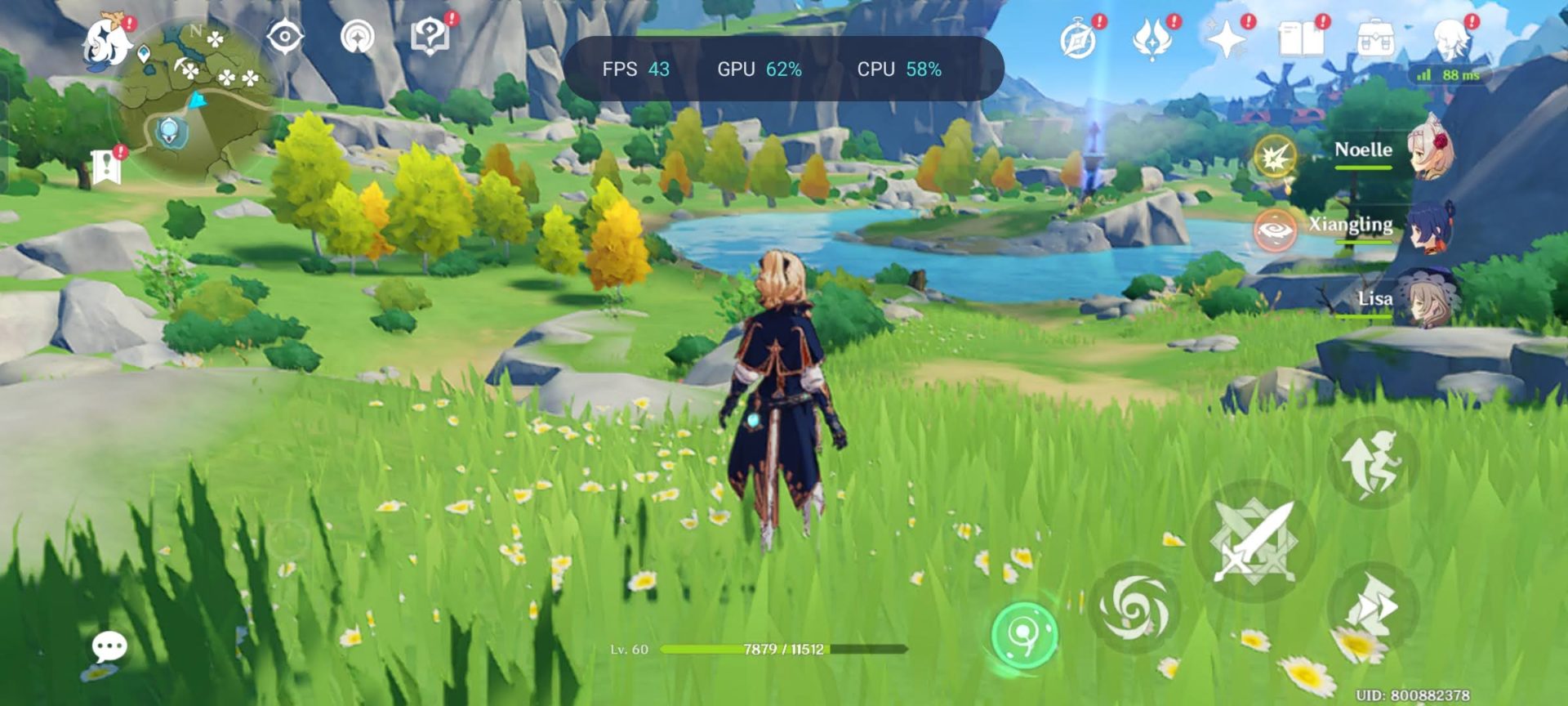1568x706 pixels.
Task: Open the Wish star icon
Action: click(x=1226, y=39)
